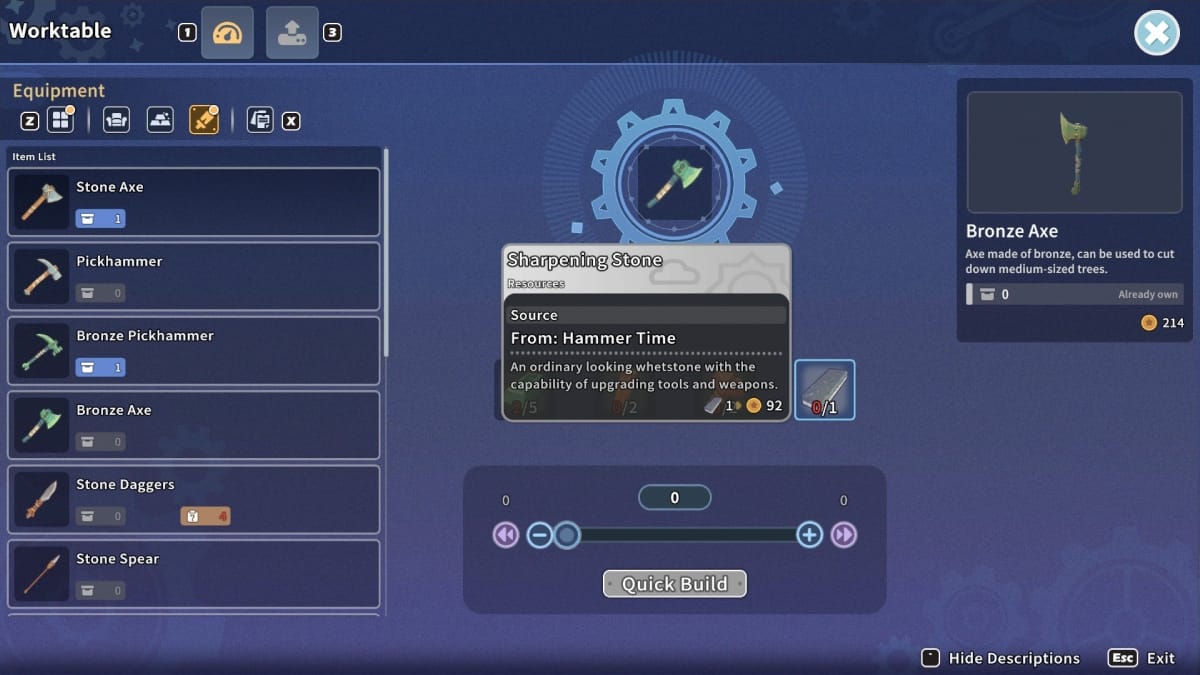Select Stone Axe from the item list
This screenshot has width=1200, height=675.
click(x=194, y=202)
